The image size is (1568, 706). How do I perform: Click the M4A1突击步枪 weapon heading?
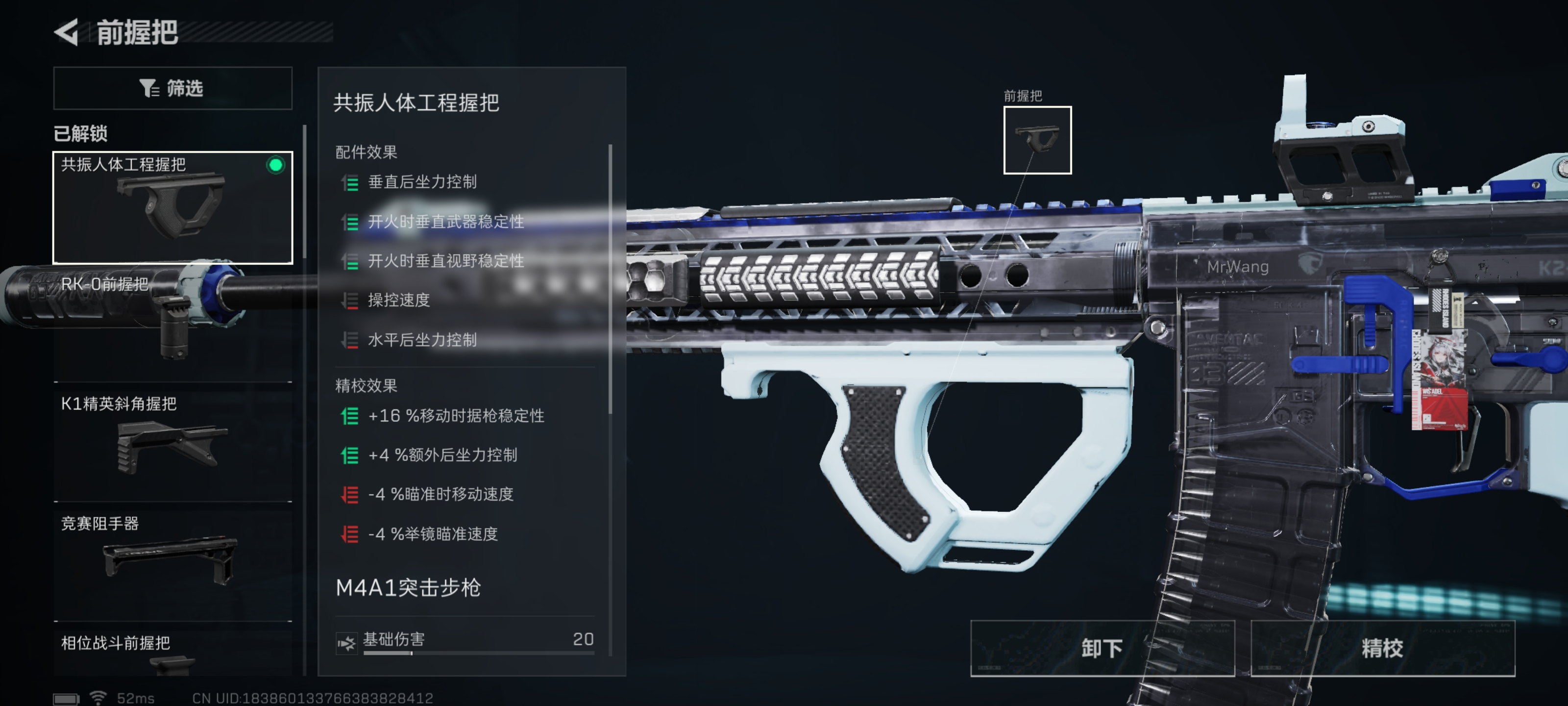[409, 588]
